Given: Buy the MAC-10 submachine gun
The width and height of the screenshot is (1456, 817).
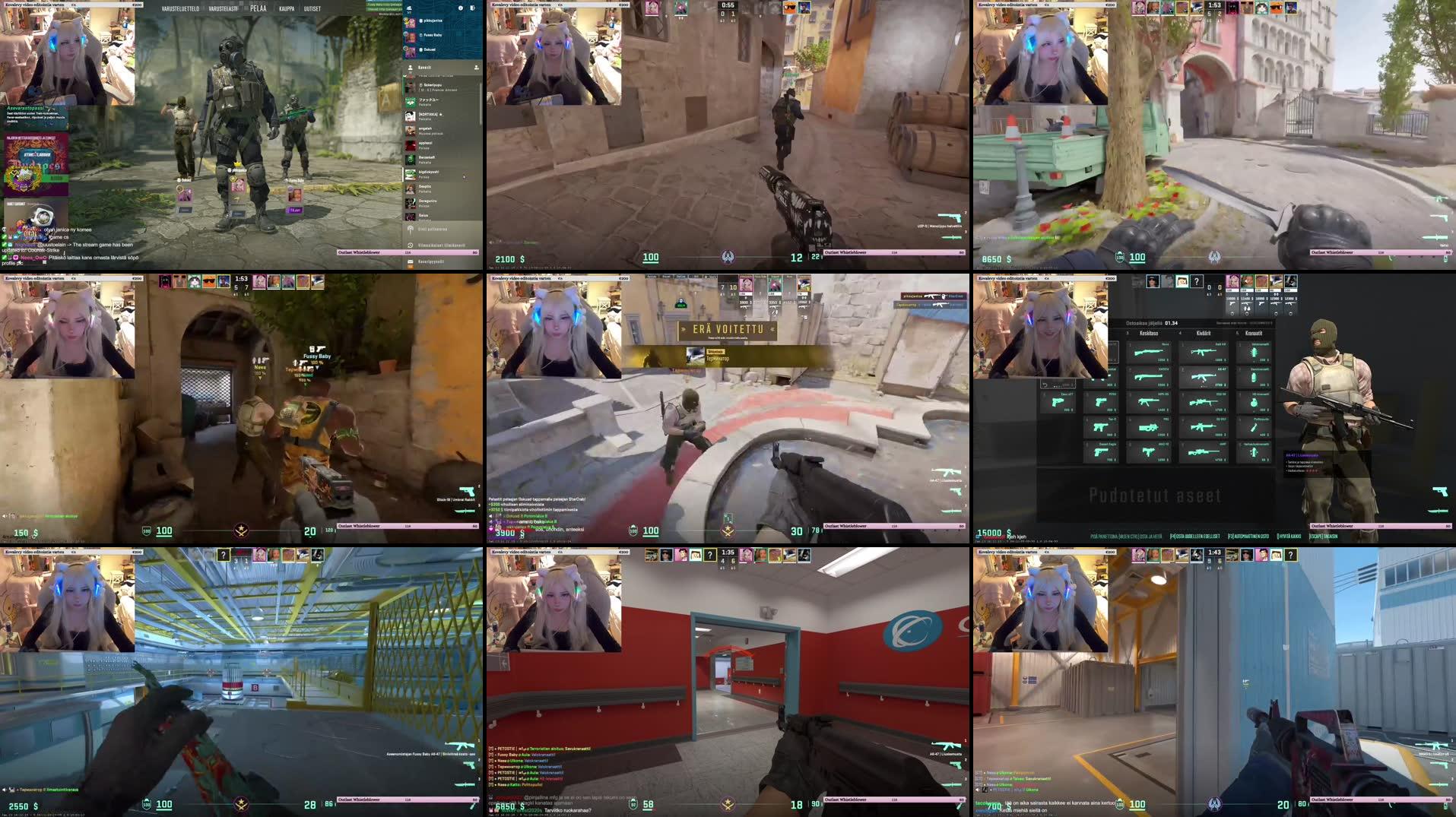Looking at the screenshot, I should [x=1147, y=453].
